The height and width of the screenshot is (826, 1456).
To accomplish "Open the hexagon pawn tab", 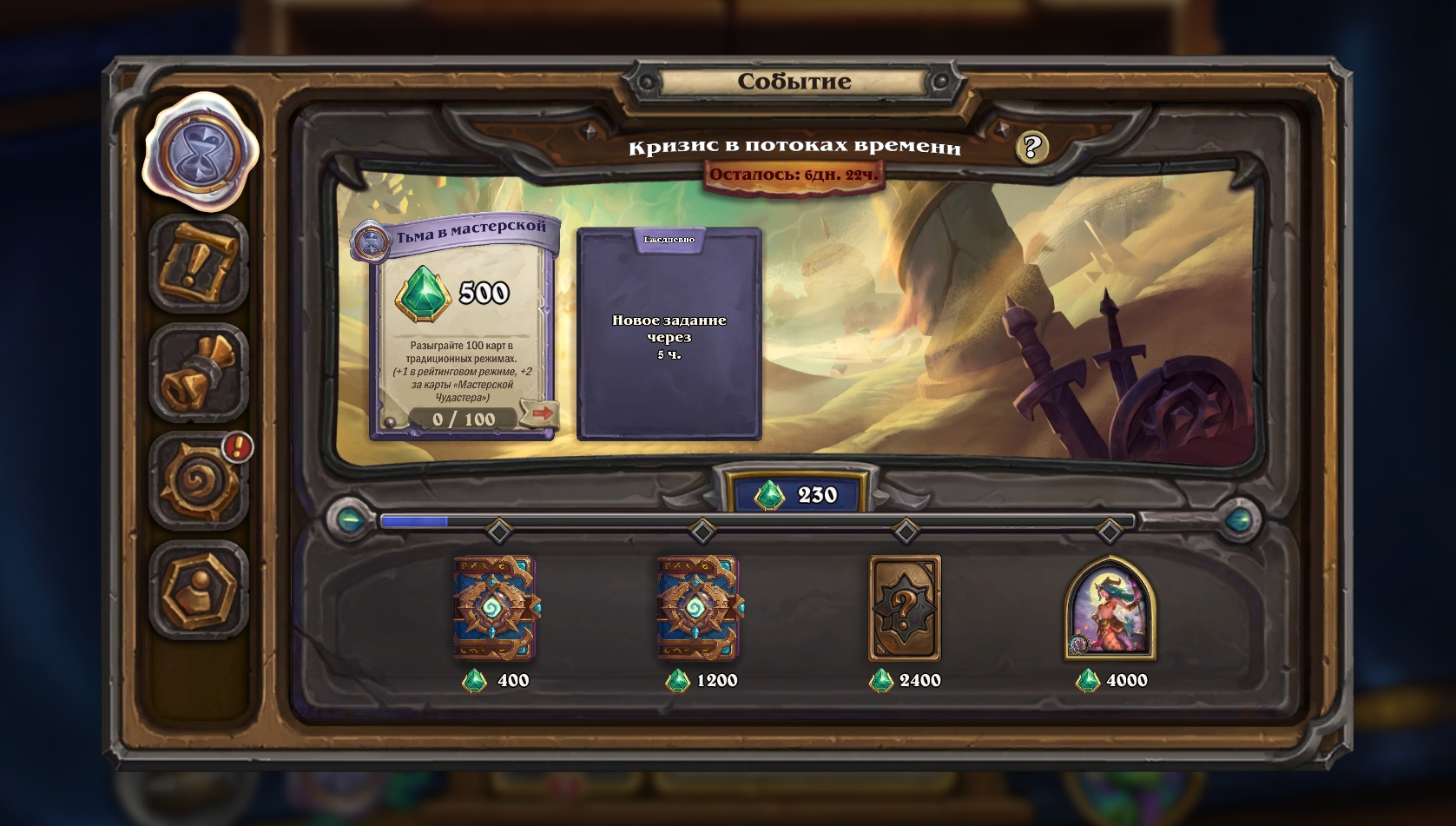I will point(199,590).
